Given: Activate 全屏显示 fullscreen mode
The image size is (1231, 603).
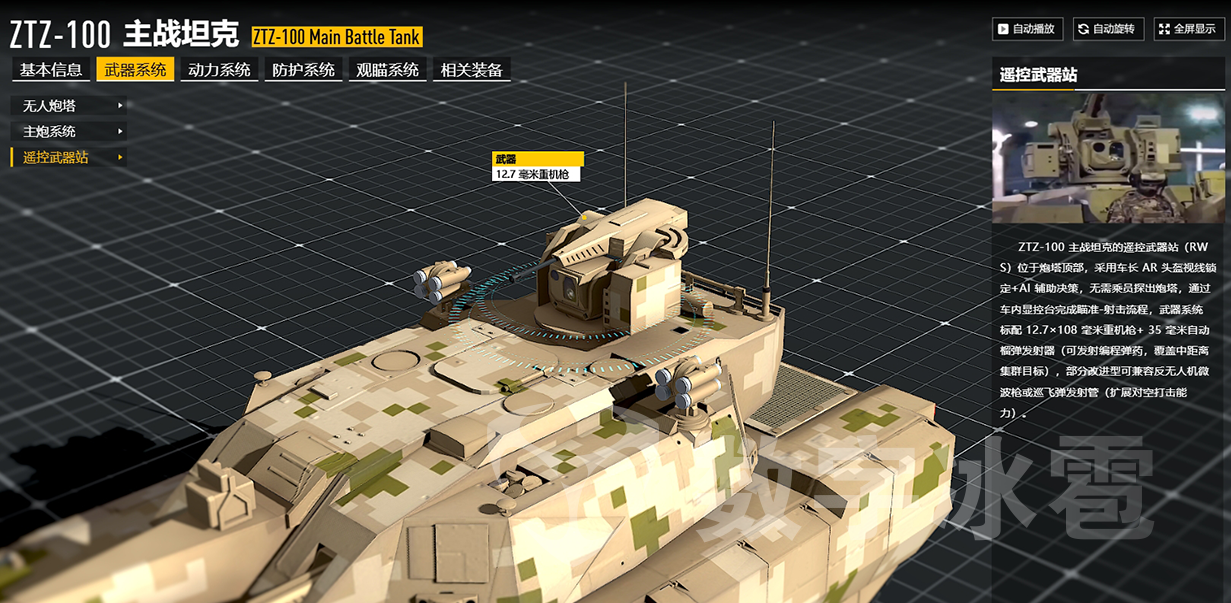Looking at the screenshot, I should 1189,29.
